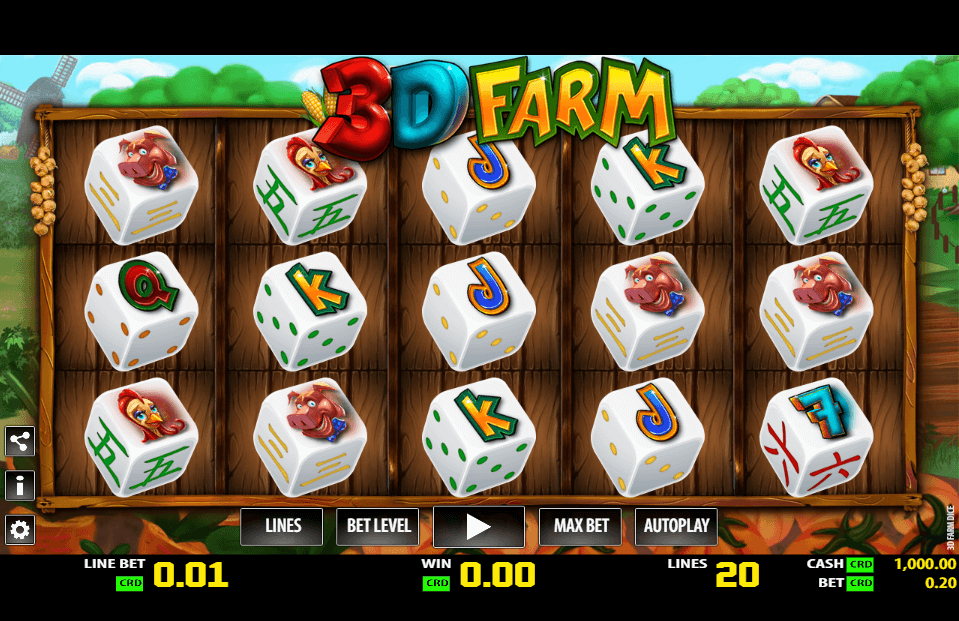959x621 pixels.
Task: Spin the reels with the play button
Action: click(479, 526)
